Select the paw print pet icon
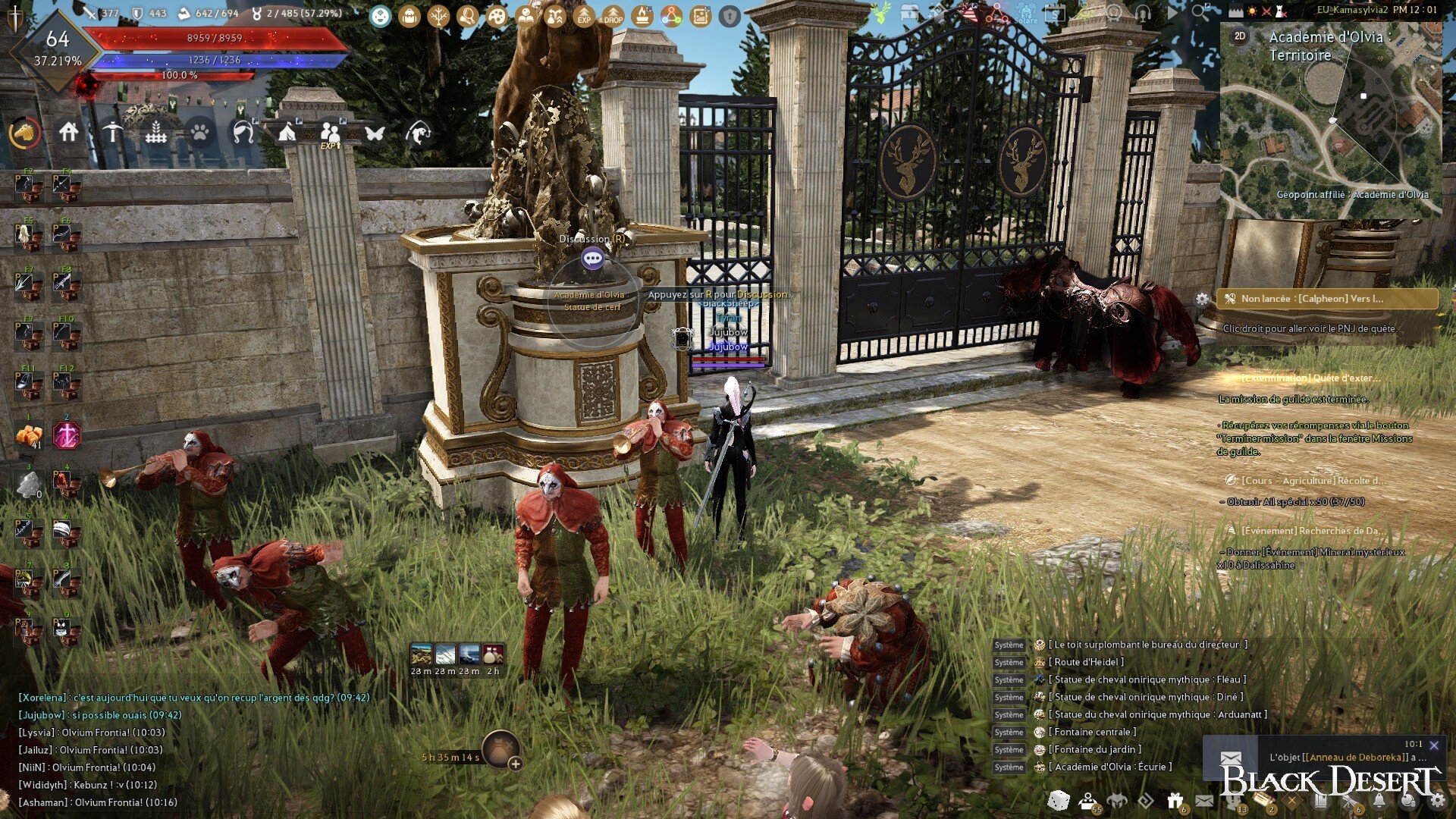 tap(199, 133)
